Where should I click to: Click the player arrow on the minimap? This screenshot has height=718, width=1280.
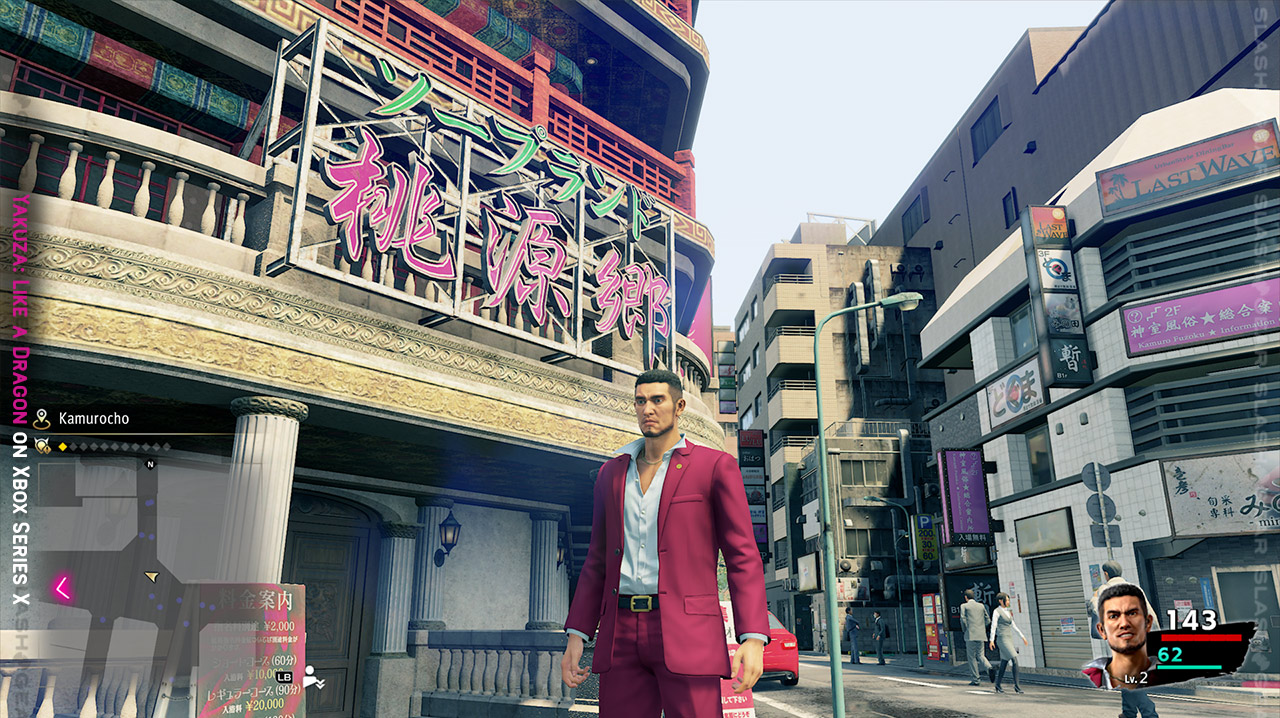point(151,577)
